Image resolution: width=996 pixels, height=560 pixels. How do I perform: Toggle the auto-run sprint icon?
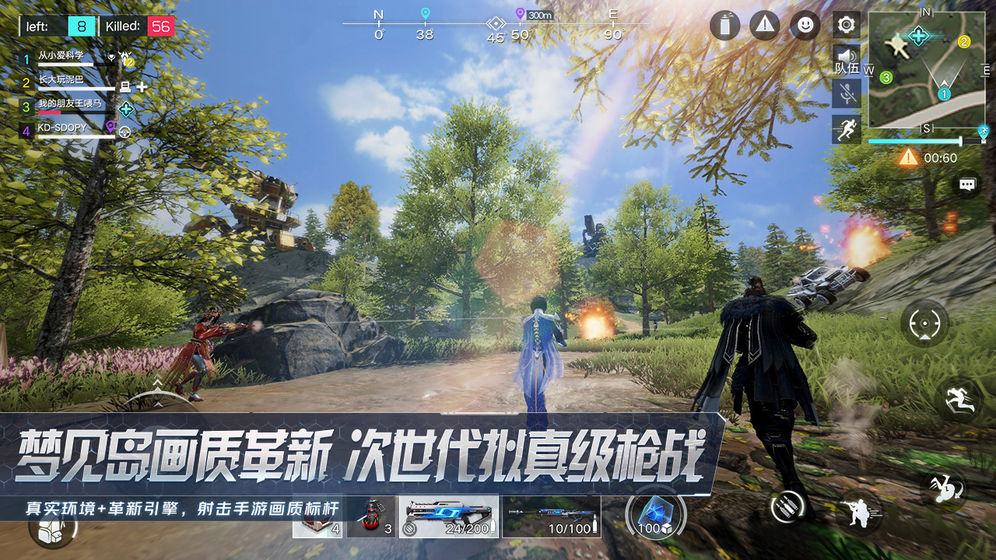(x=846, y=129)
